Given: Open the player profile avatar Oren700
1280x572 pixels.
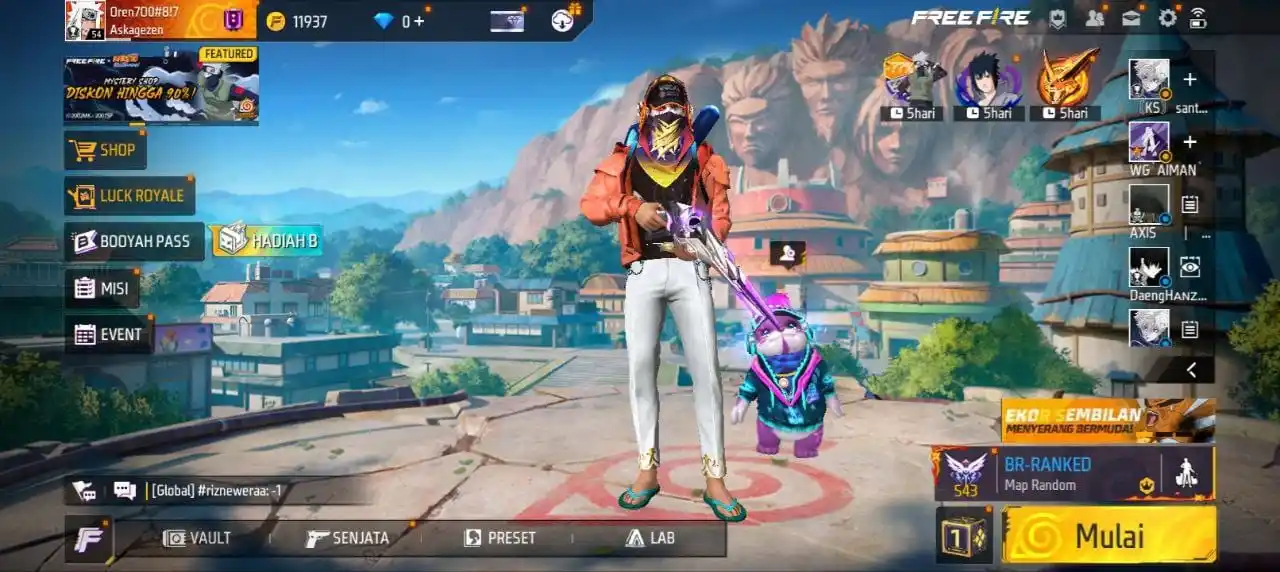Looking at the screenshot, I should [x=85, y=20].
